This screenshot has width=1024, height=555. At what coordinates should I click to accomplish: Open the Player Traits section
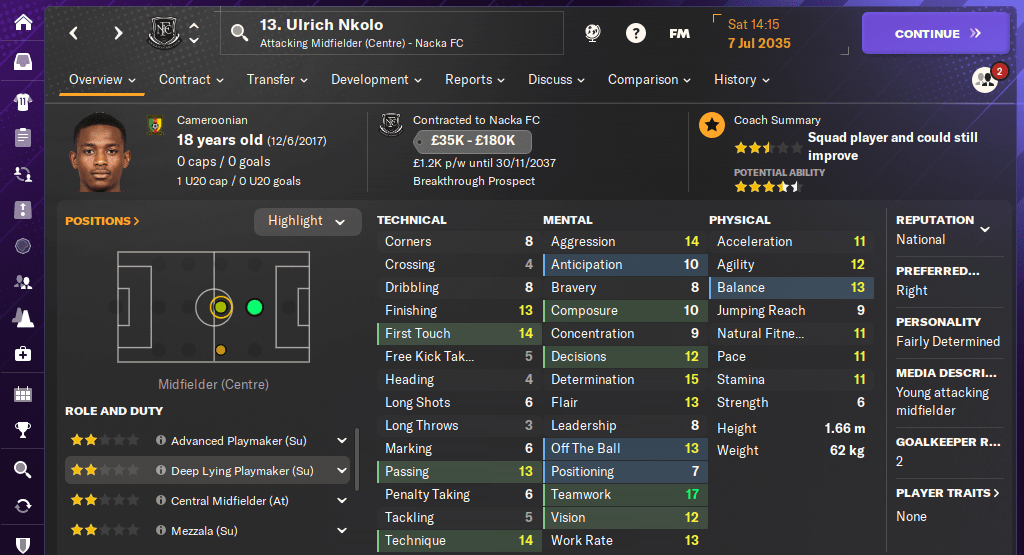click(947, 493)
